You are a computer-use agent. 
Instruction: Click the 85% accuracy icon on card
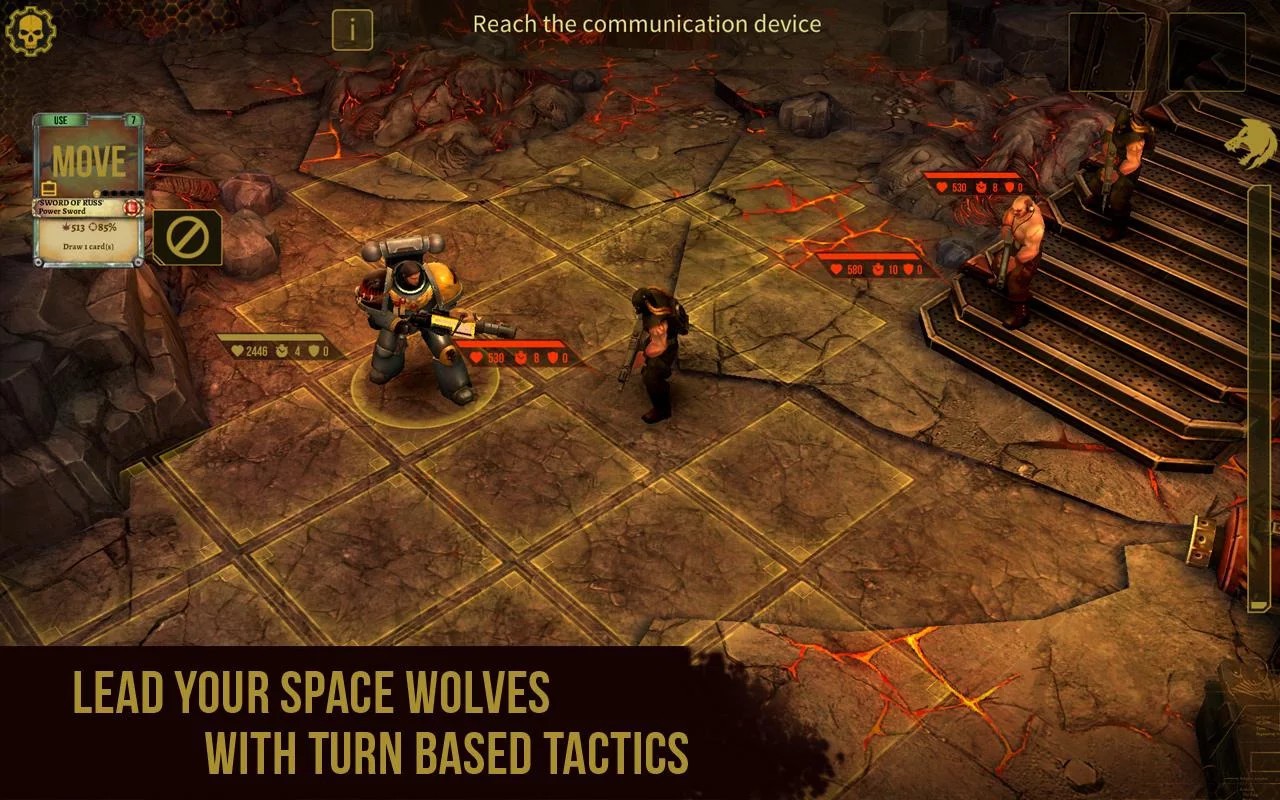(x=97, y=228)
